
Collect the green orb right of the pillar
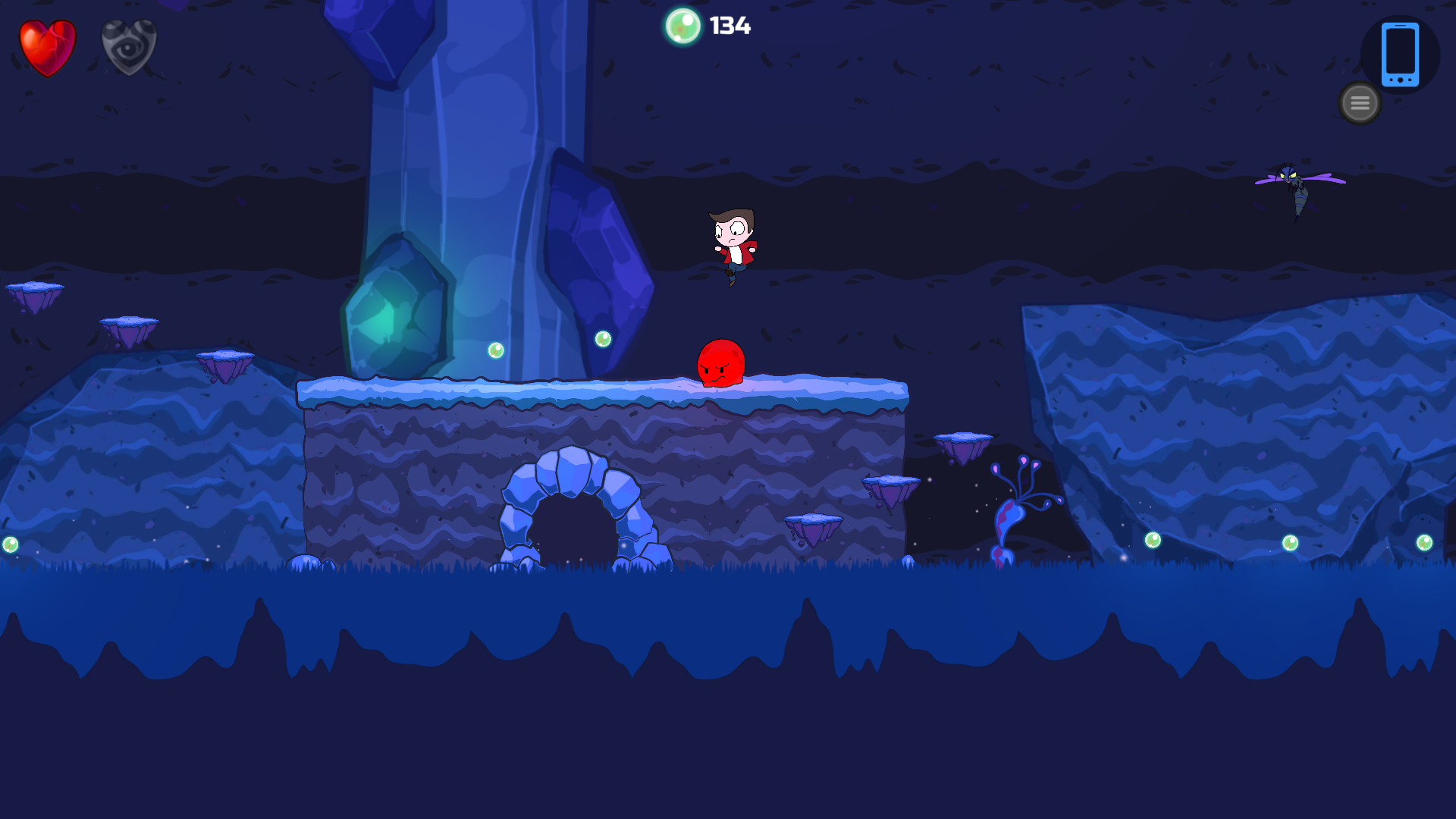click(603, 337)
